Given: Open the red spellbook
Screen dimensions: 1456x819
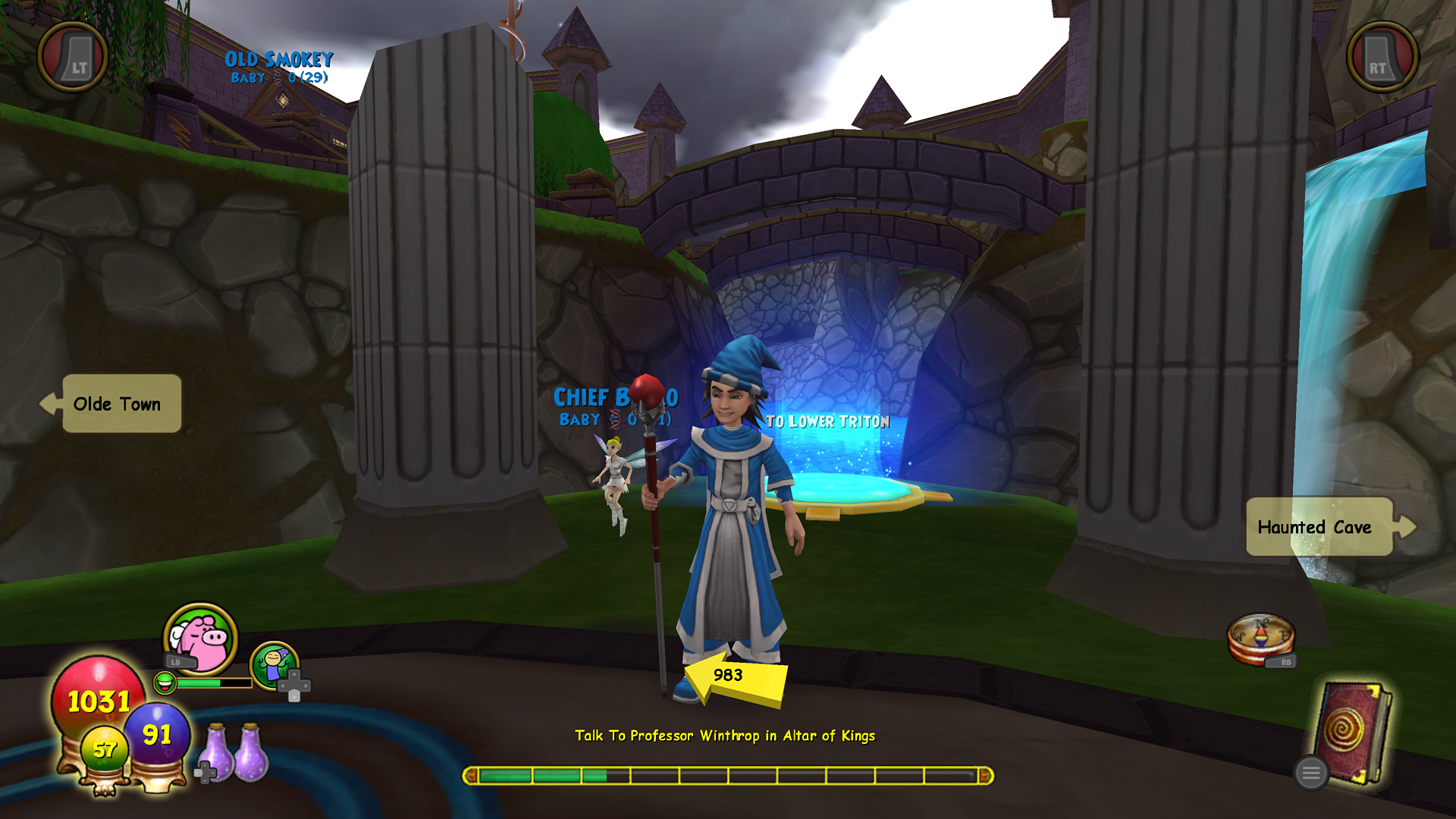Looking at the screenshot, I should point(1354,730).
